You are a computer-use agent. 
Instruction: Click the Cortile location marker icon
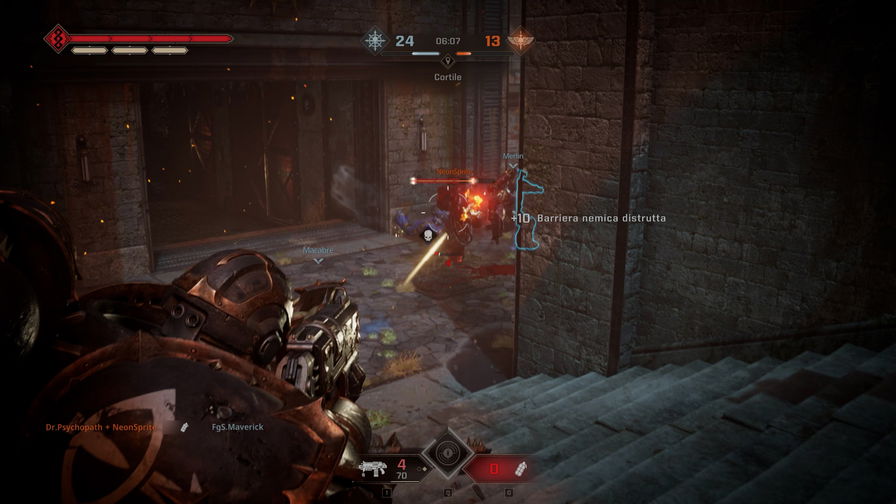tap(447, 62)
